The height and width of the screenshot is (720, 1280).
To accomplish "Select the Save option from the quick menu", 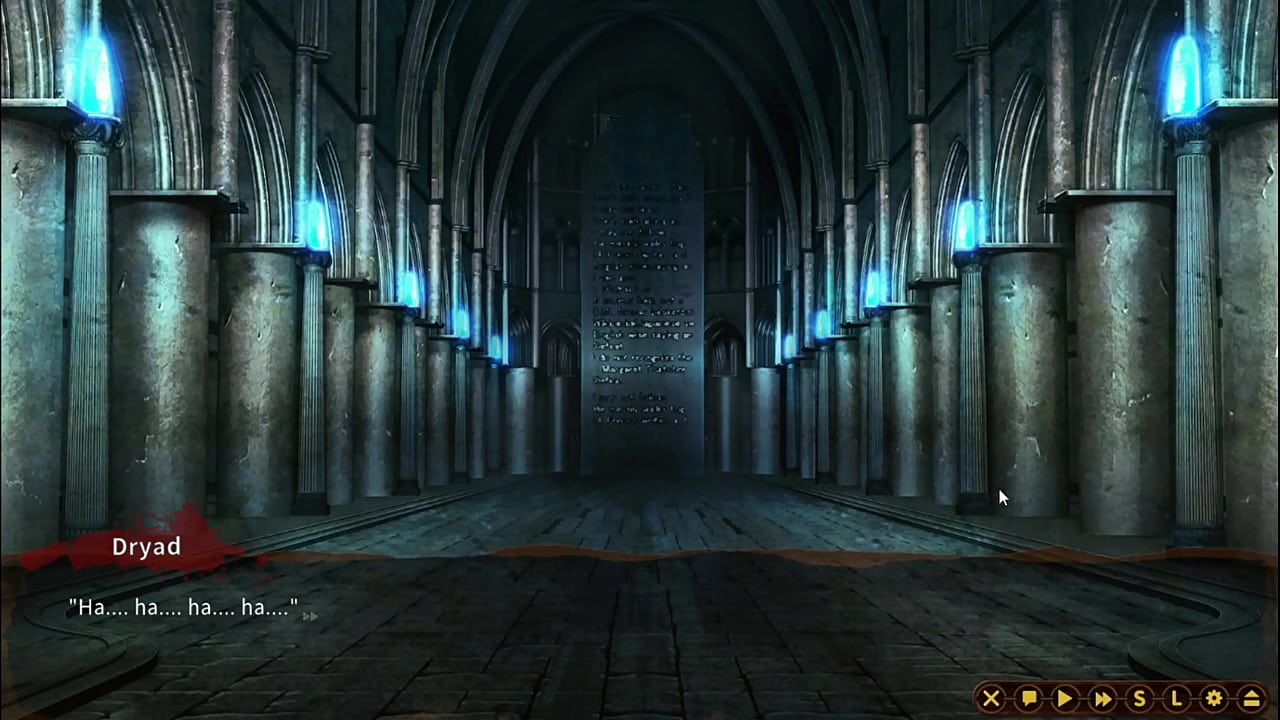I will 1140,699.
